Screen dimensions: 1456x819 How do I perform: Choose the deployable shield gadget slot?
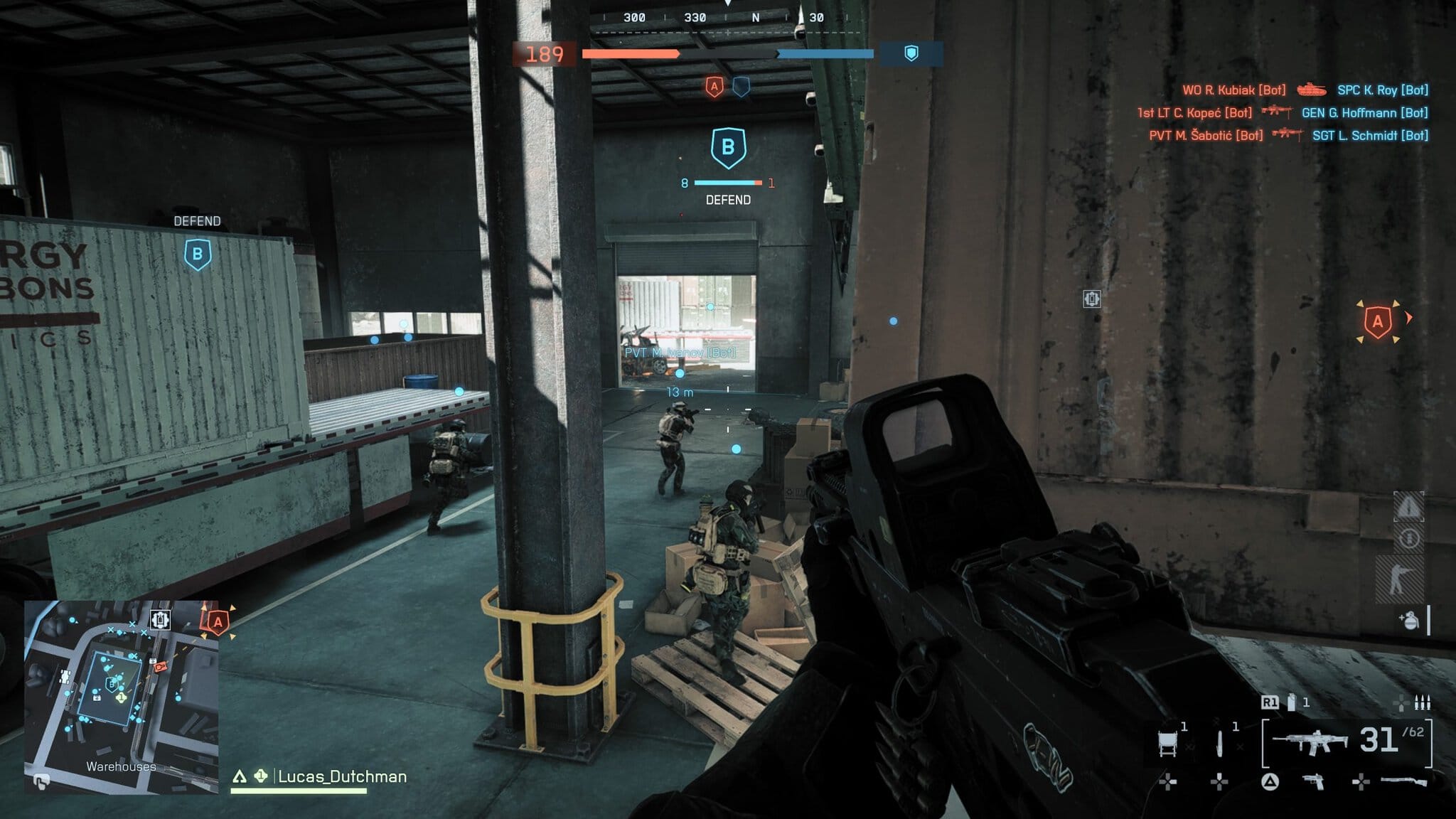[1168, 743]
